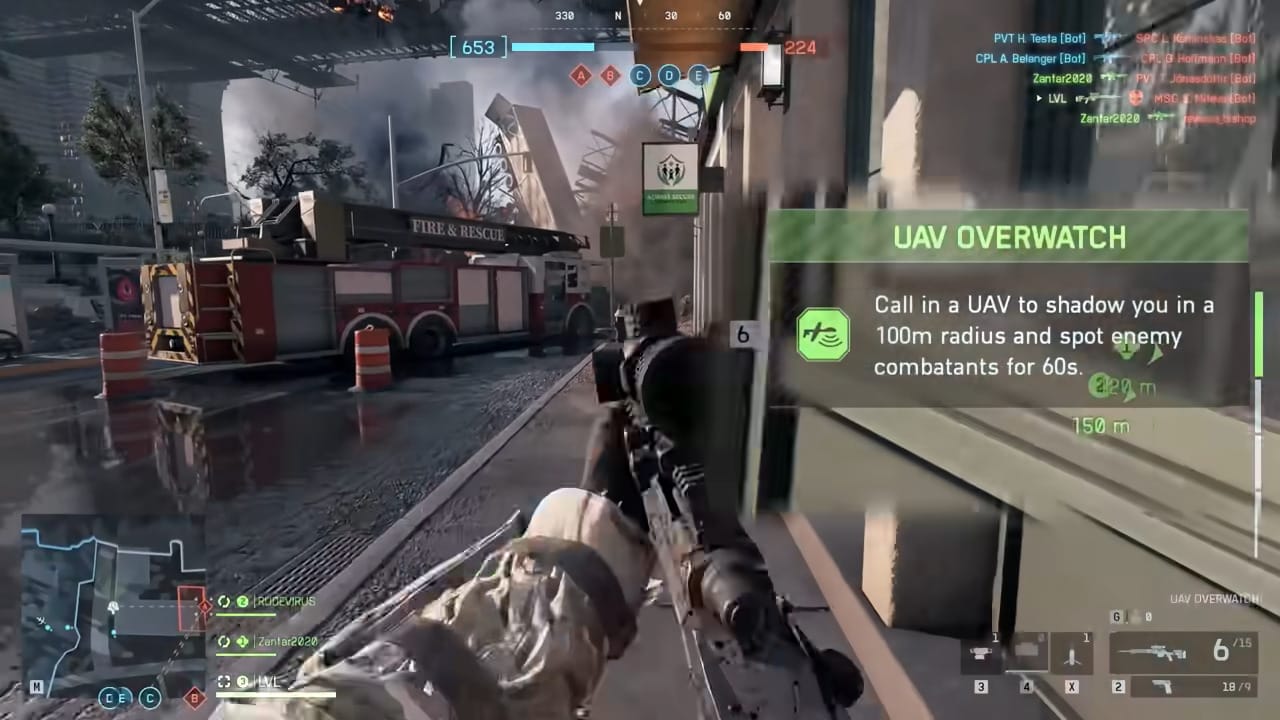Choose squad member RUDEVIRUS in the squad list
Image resolution: width=1280 pixels, height=720 pixels.
point(283,602)
